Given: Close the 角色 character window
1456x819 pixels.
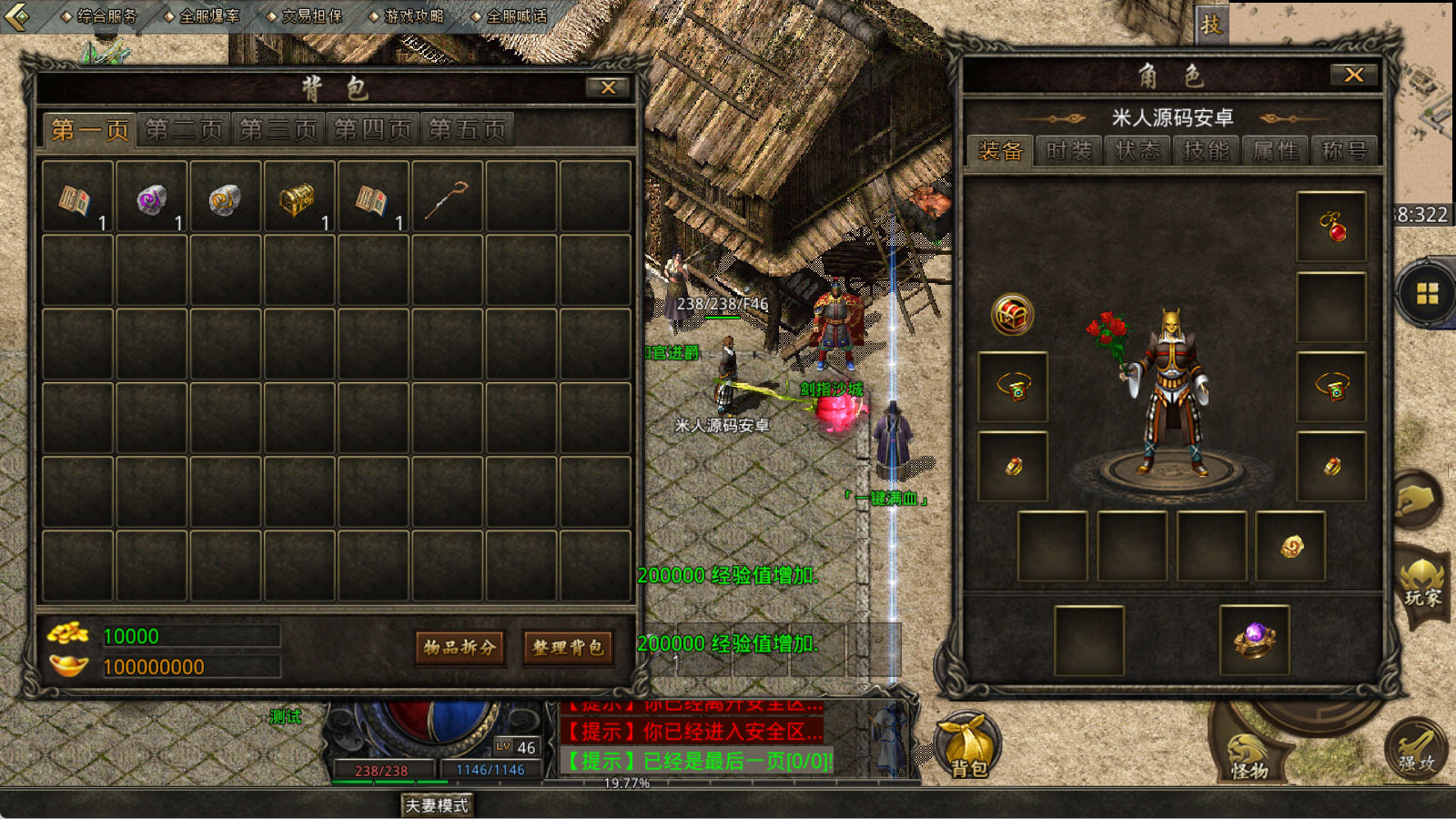Looking at the screenshot, I should coord(1353,75).
